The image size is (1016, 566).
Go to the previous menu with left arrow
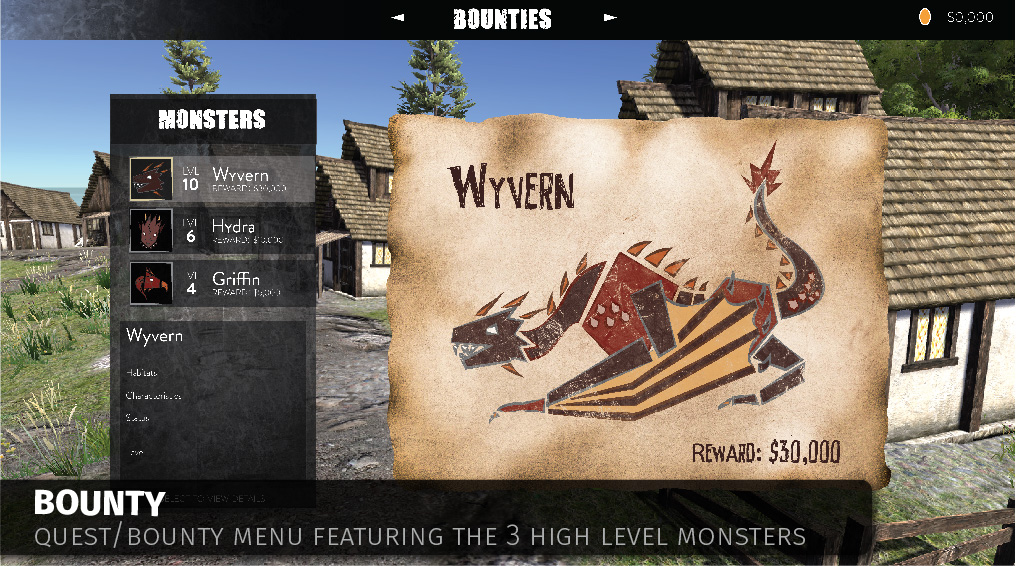[x=398, y=18]
